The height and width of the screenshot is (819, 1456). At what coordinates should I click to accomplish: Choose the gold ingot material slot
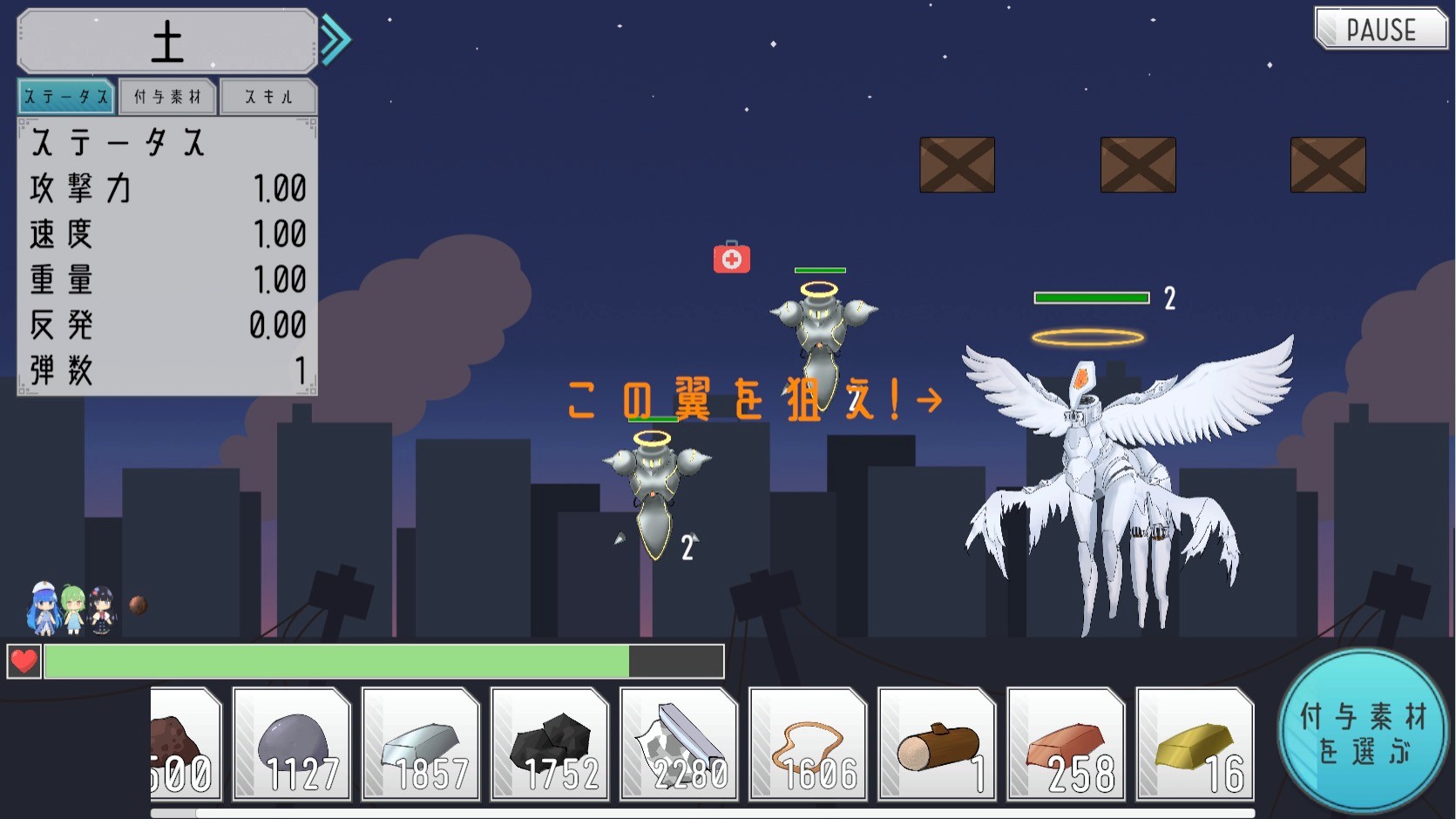1195,743
